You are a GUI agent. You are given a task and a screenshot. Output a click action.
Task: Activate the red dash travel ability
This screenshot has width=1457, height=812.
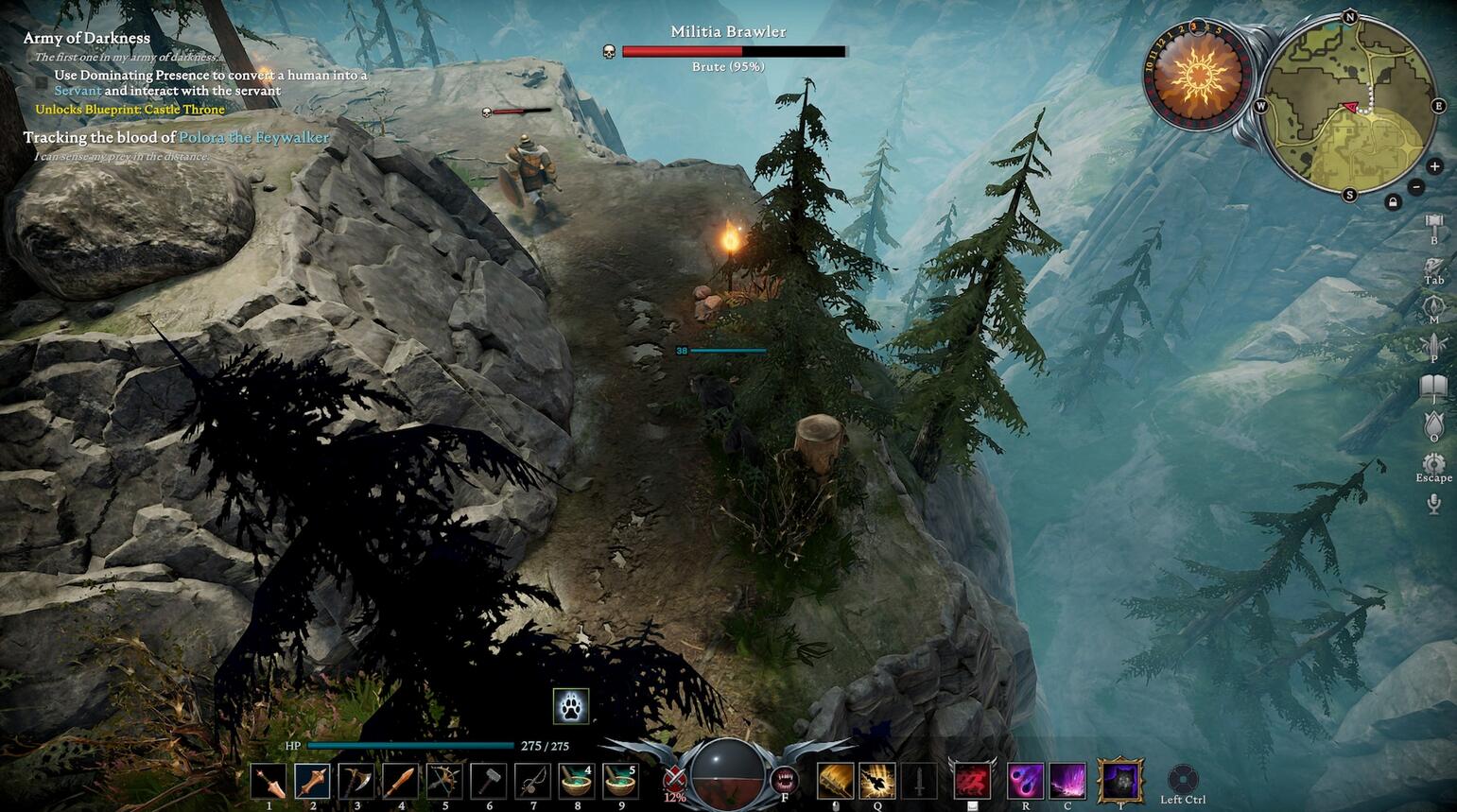pyautogui.click(x=972, y=782)
